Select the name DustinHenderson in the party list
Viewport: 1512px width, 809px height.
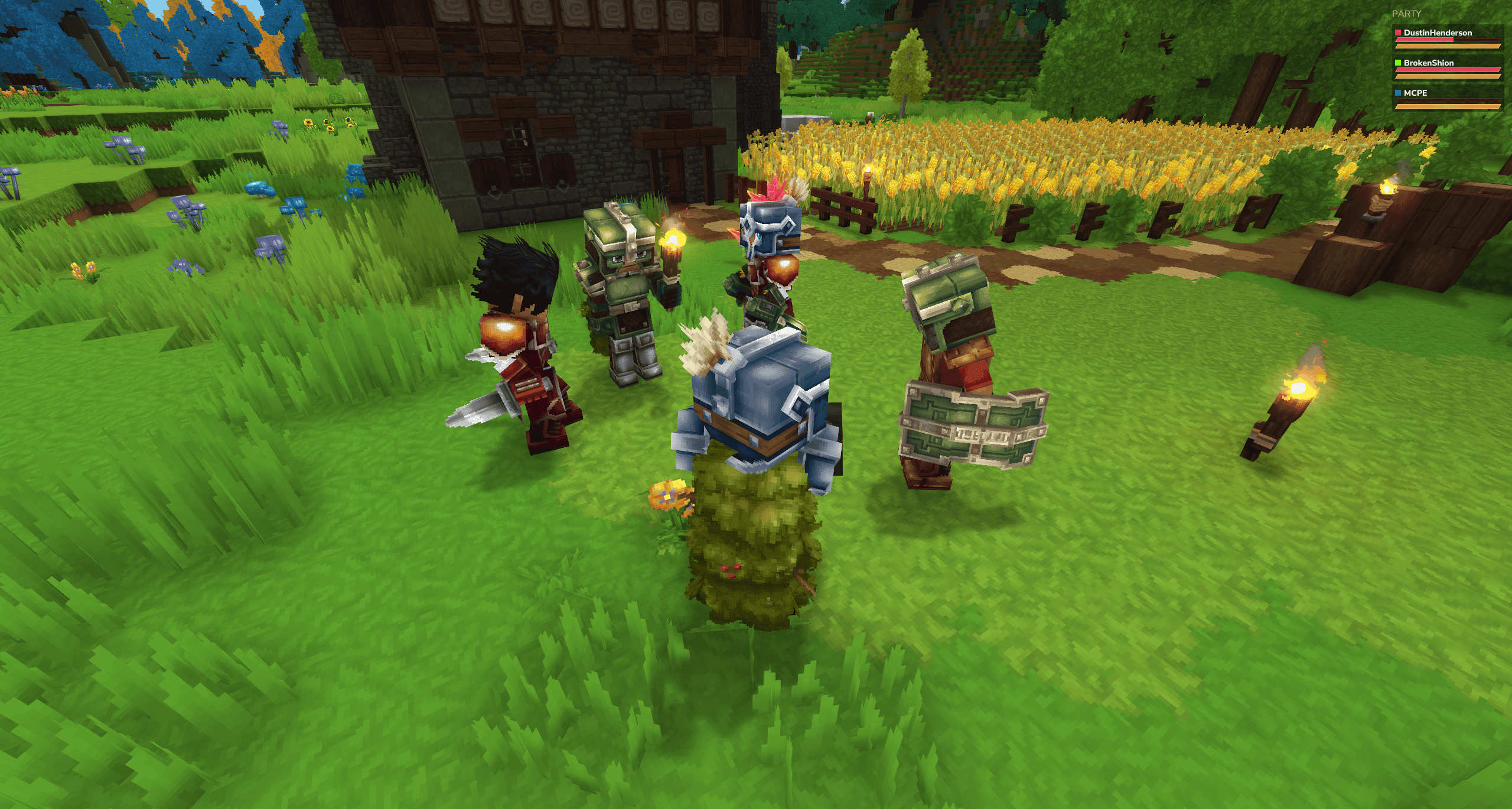(1438, 33)
